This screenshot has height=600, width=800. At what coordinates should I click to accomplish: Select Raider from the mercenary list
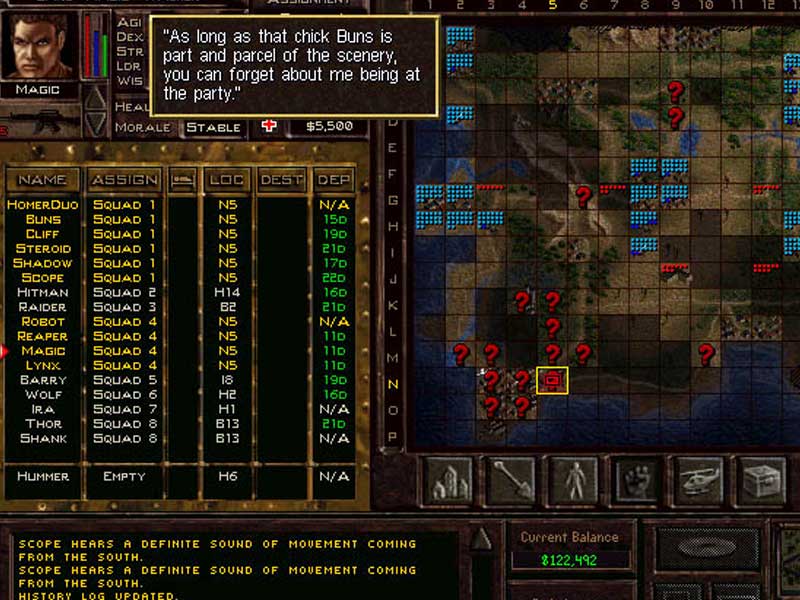click(43, 307)
